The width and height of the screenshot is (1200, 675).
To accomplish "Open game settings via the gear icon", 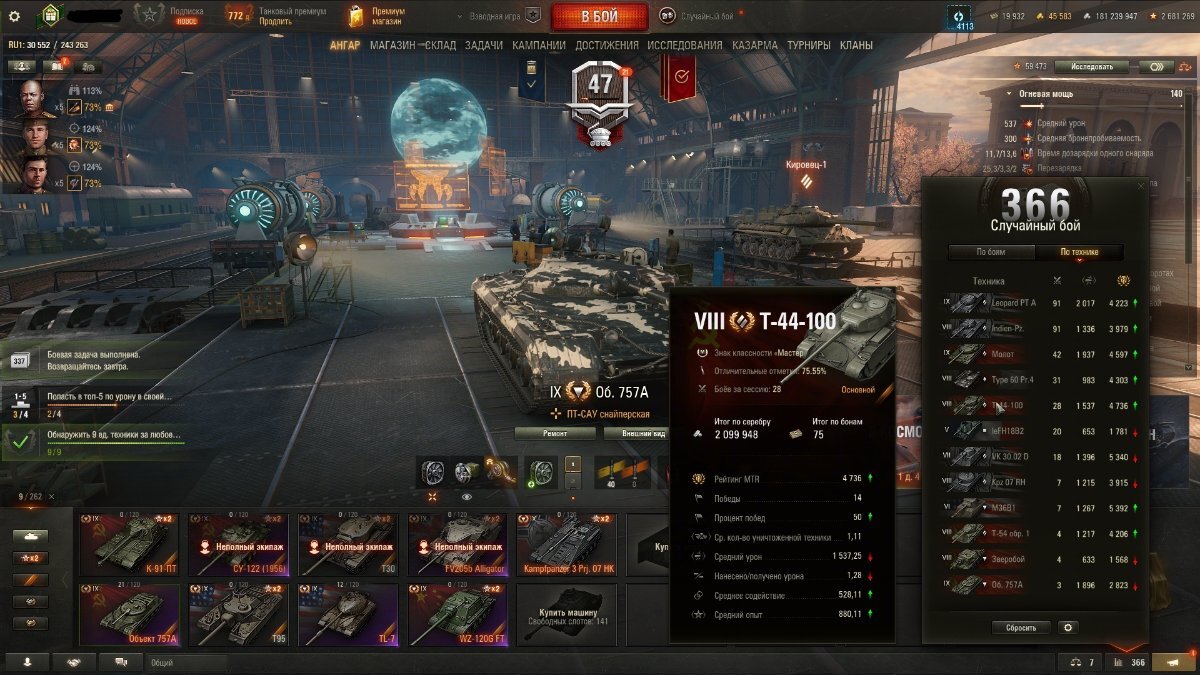I will click(x=14, y=16).
